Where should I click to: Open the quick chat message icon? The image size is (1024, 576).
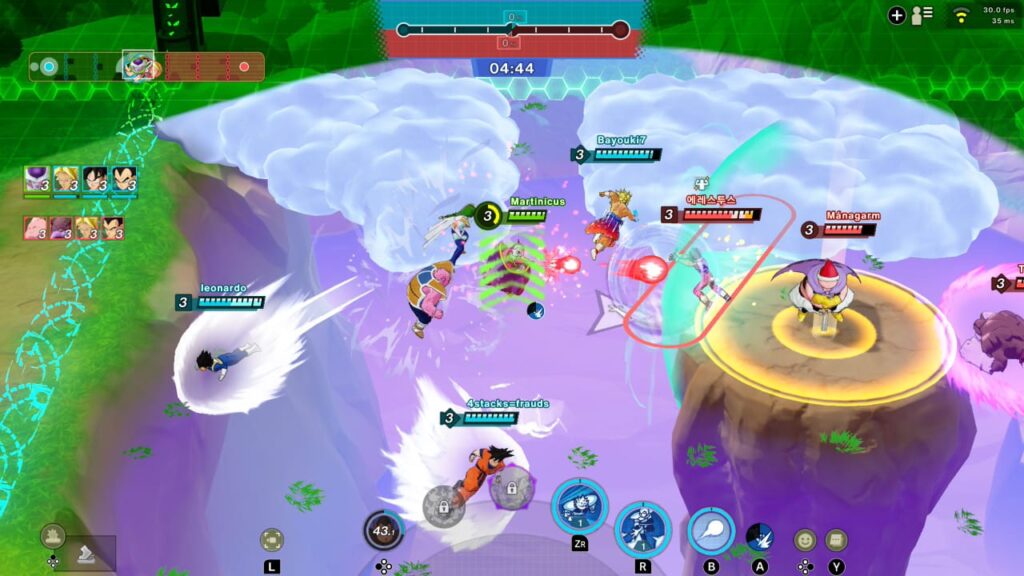click(x=836, y=540)
